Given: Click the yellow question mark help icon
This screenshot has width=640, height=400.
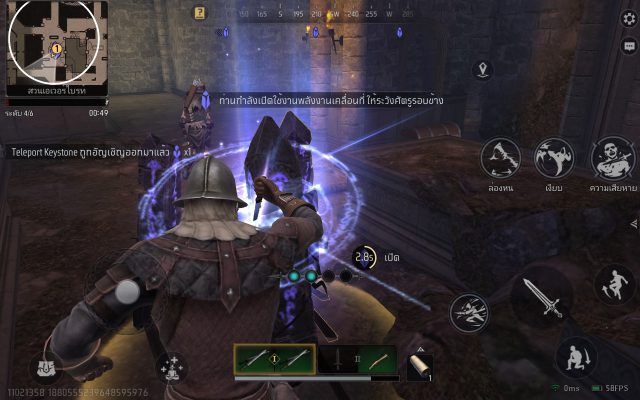Looking at the screenshot, I should 200,14.
